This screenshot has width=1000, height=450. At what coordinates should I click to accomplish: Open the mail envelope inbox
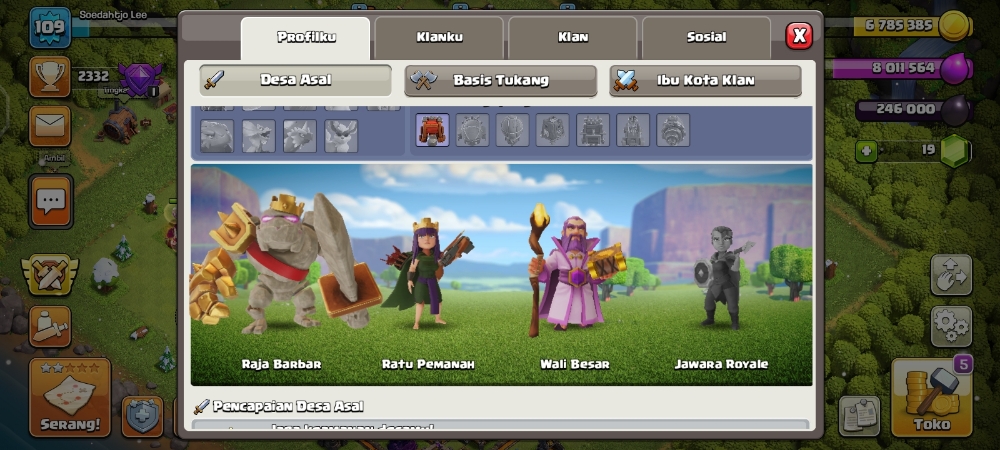(x=49, y=126)
